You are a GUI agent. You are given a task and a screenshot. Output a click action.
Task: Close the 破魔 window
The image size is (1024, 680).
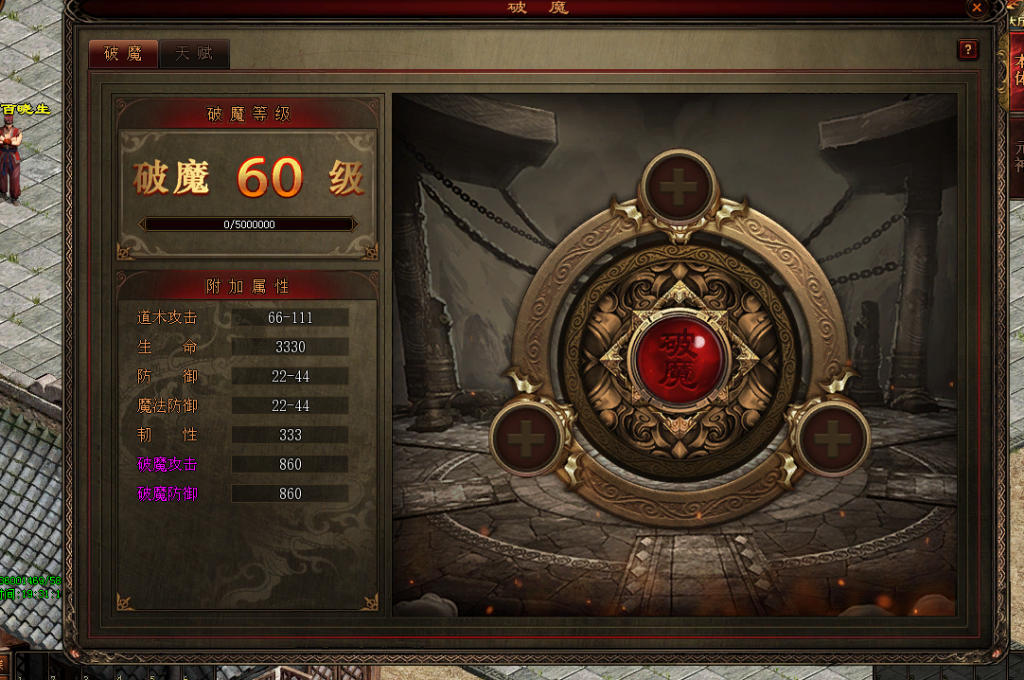977,7
